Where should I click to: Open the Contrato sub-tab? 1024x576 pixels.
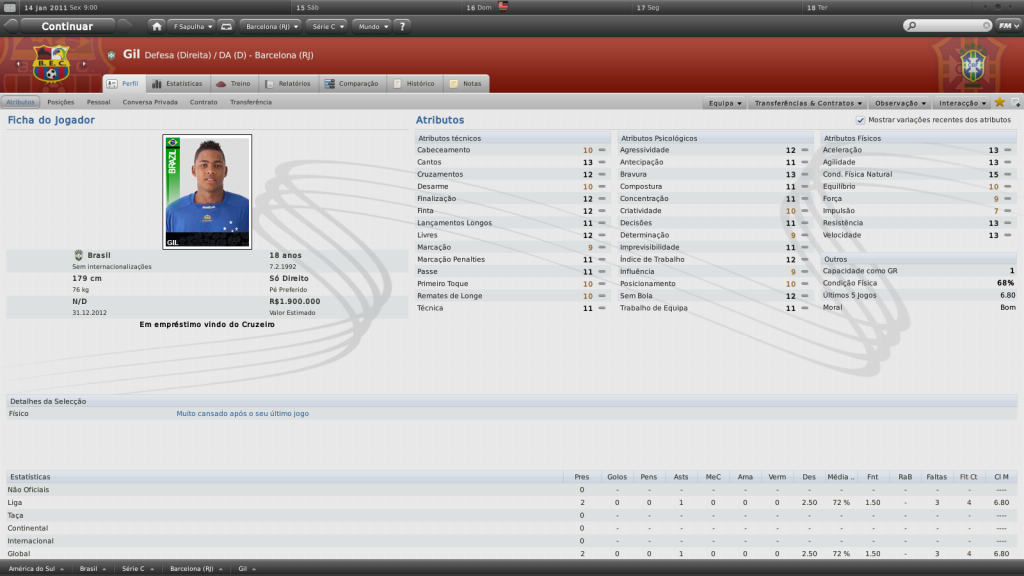[x=203, y=102]
